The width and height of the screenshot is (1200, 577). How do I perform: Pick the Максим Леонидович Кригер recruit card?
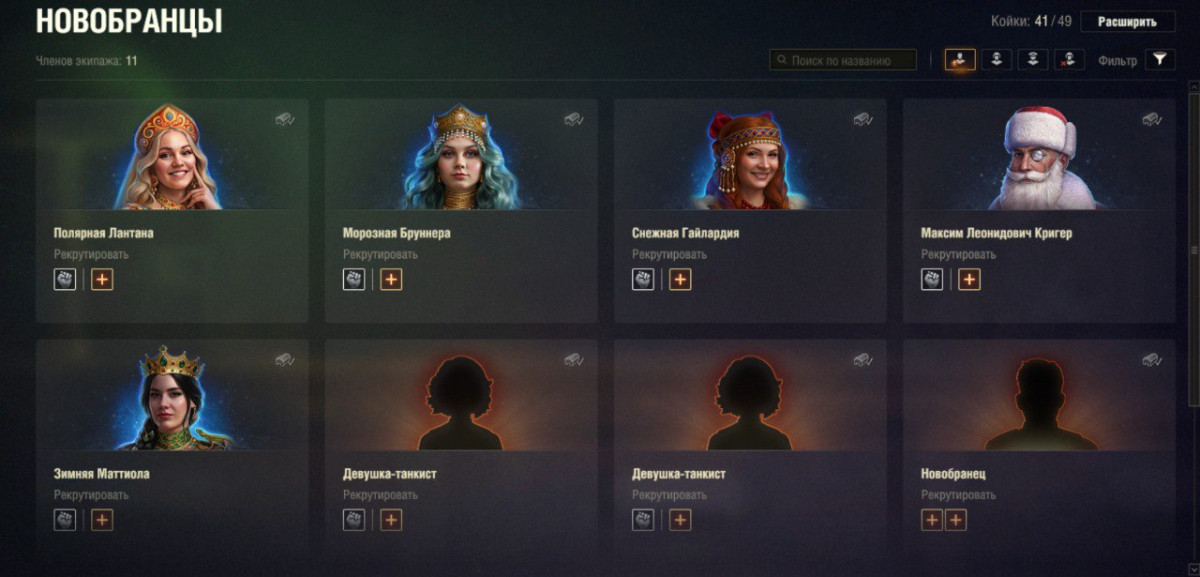click(1039, 210)
